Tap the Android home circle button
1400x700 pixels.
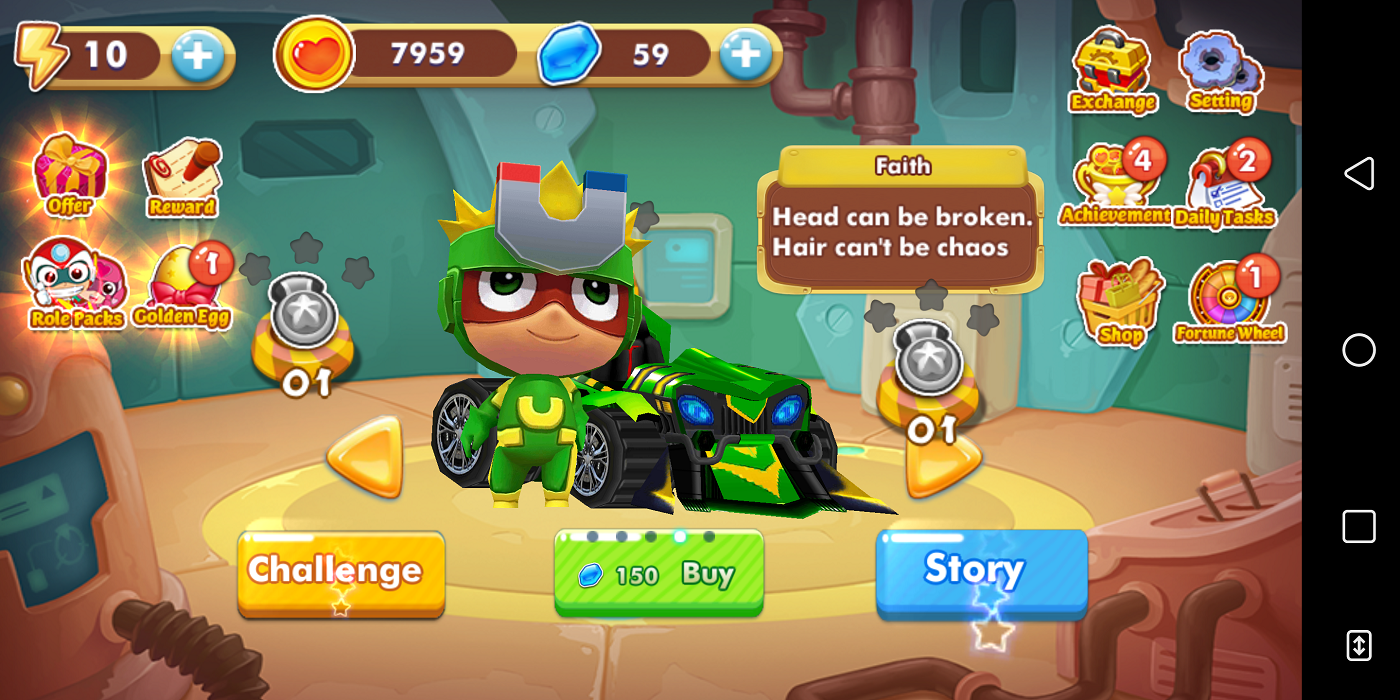(1358, 350)
